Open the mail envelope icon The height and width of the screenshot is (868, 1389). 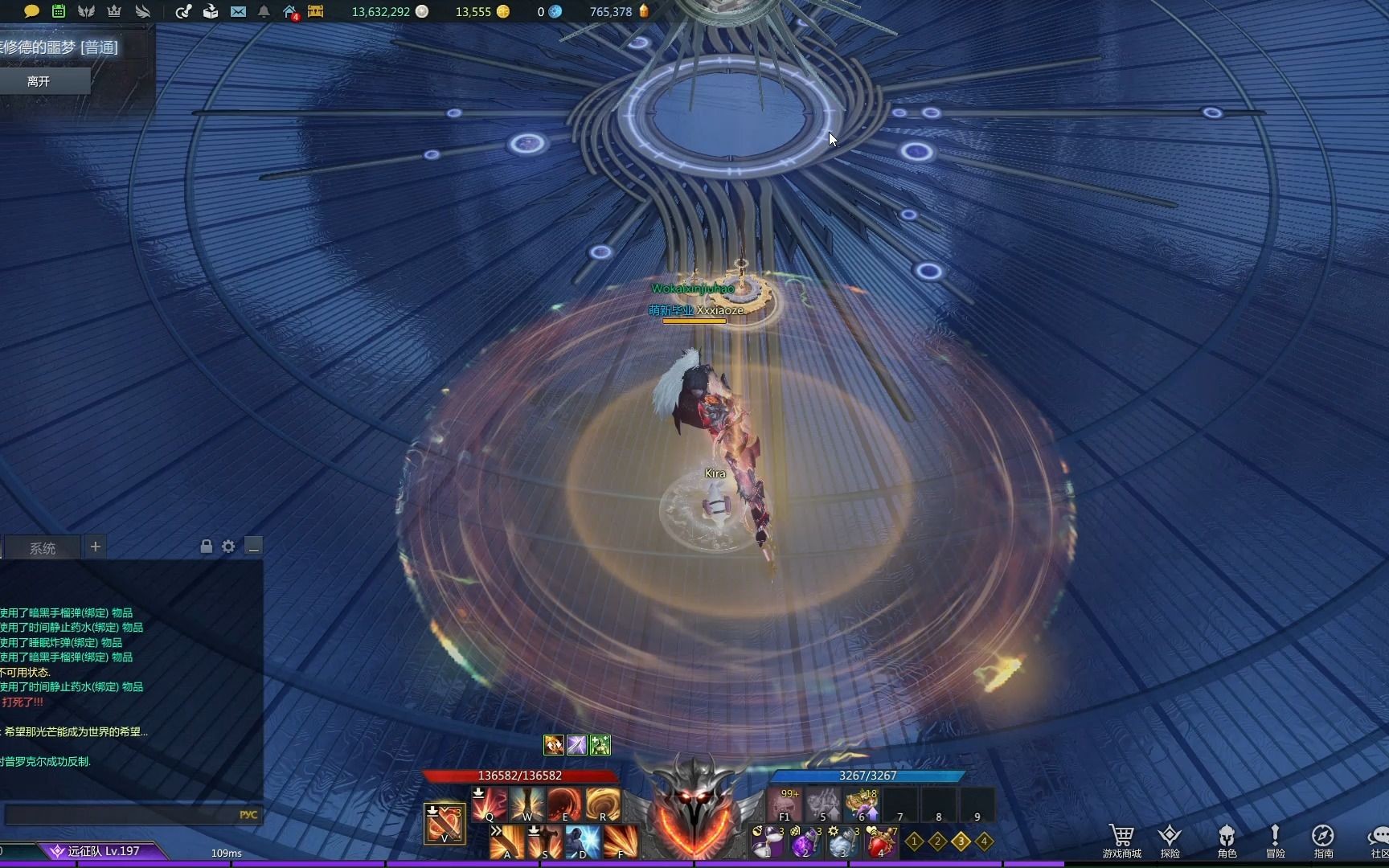point(238,11)
